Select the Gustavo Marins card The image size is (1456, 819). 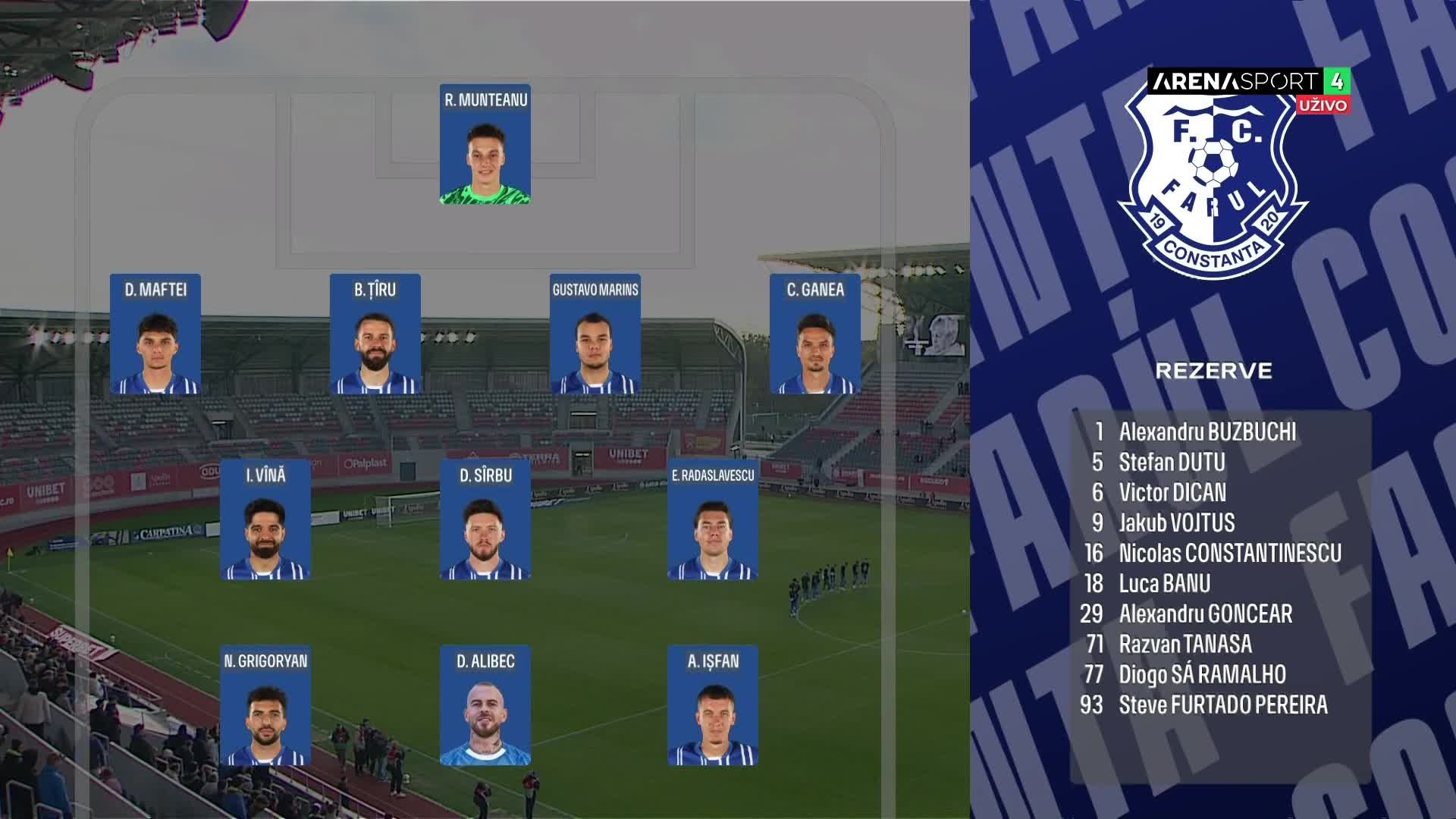(x=595, y=334)
